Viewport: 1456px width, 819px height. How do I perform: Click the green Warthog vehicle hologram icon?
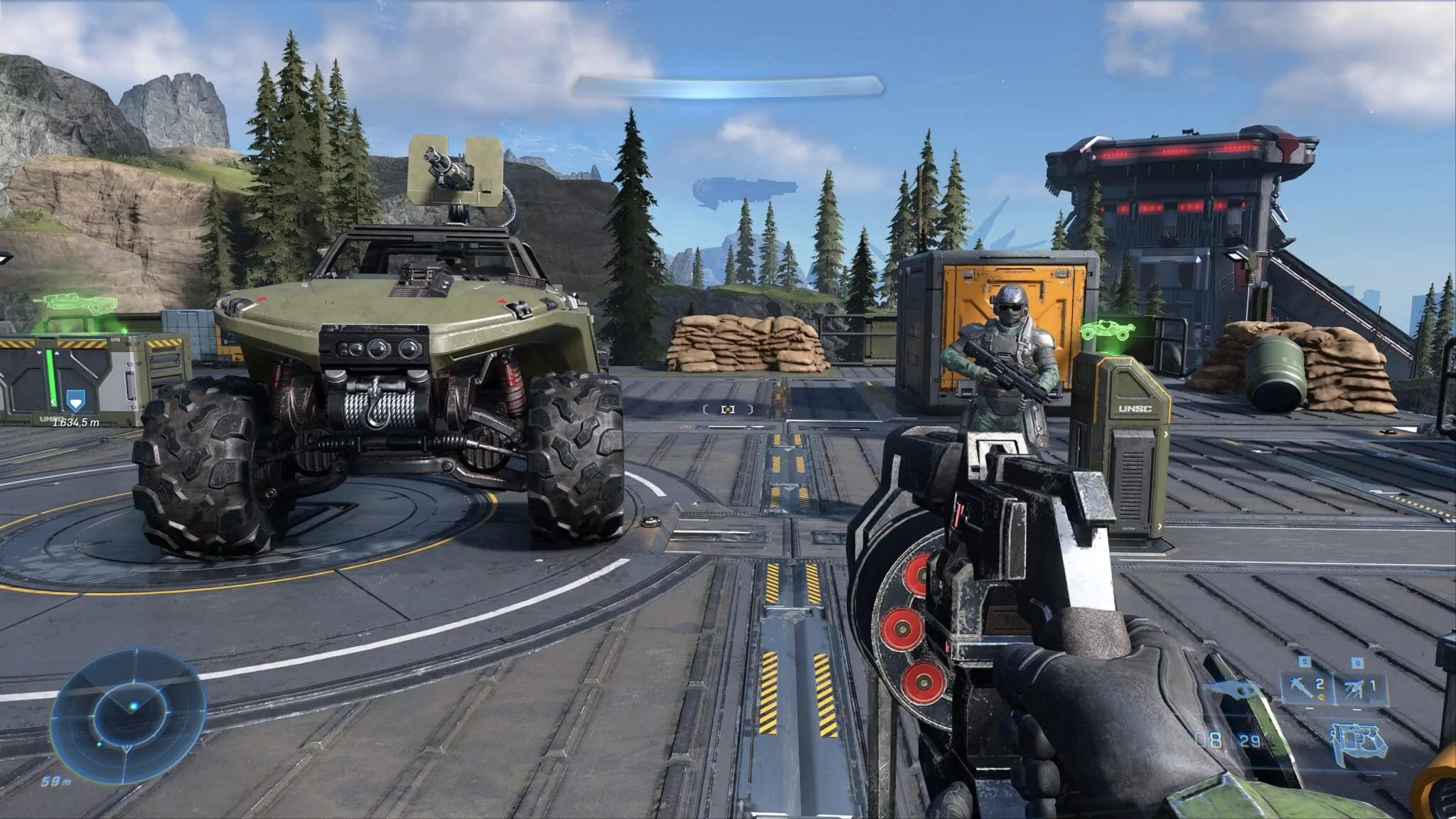pyautogui.click(x=1109, y=330)
